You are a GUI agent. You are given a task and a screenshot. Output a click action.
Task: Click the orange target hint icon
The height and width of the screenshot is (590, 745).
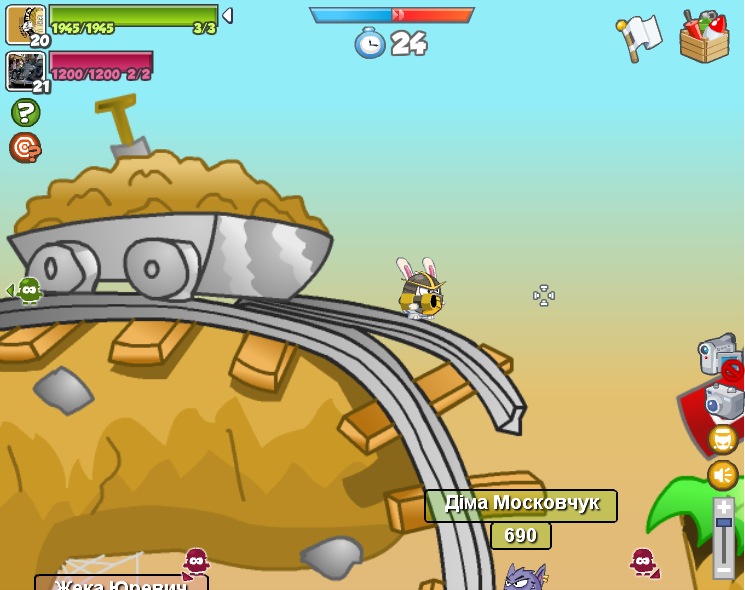click(24, 147)
